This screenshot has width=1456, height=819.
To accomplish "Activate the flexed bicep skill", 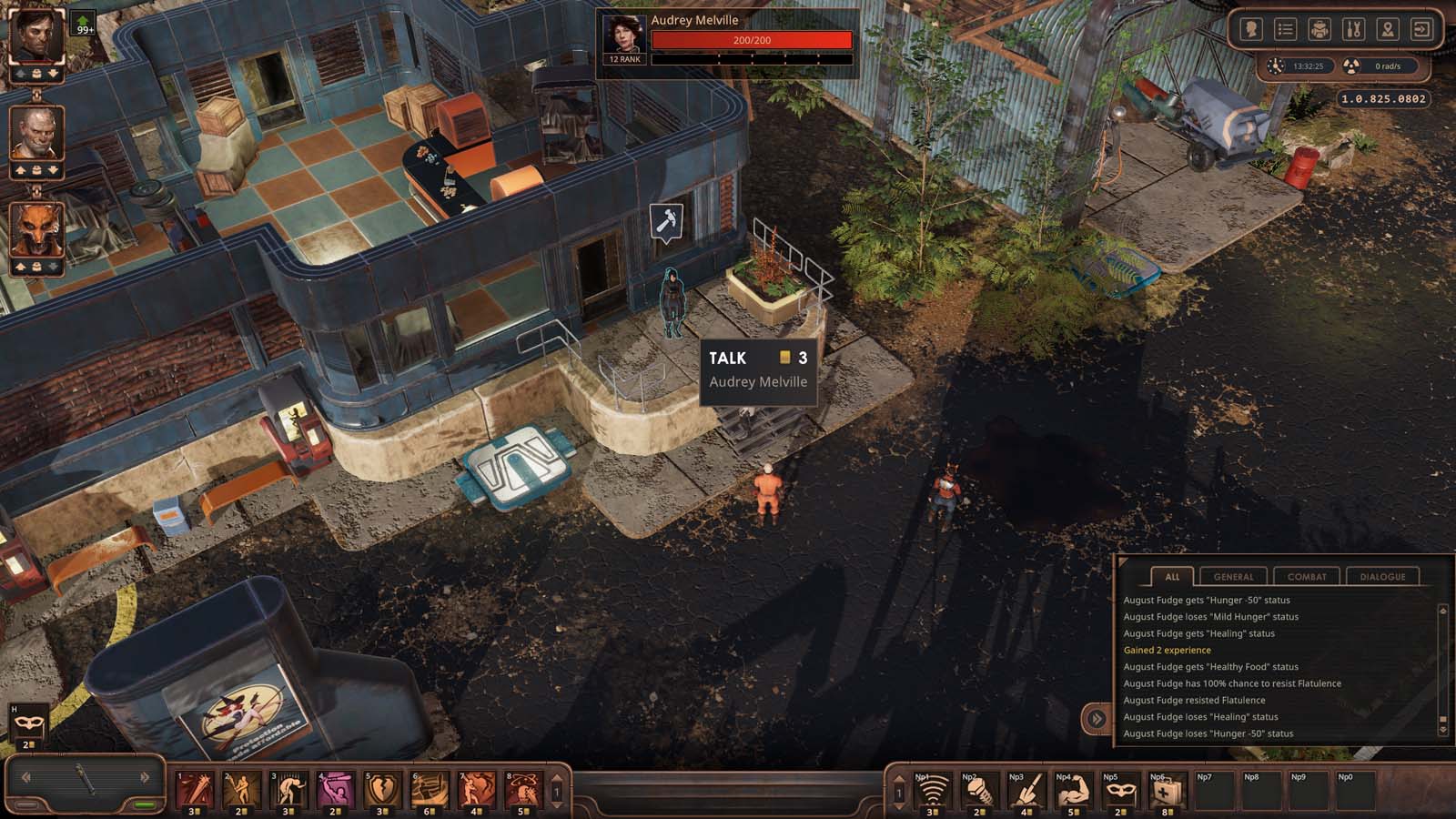I will [x=1071, y=792].
